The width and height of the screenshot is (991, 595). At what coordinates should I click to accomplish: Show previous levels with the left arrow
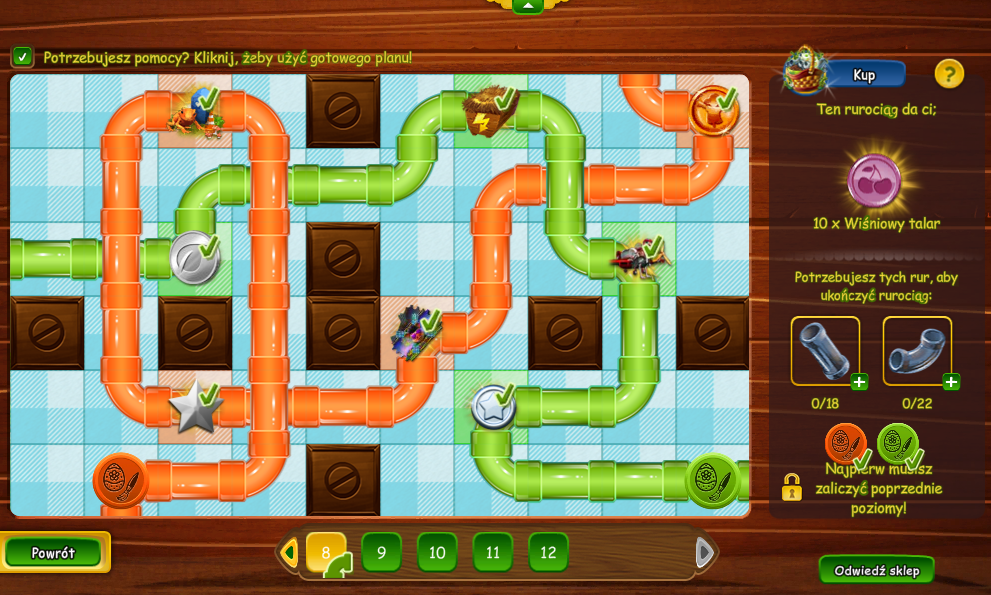point(289,552)
